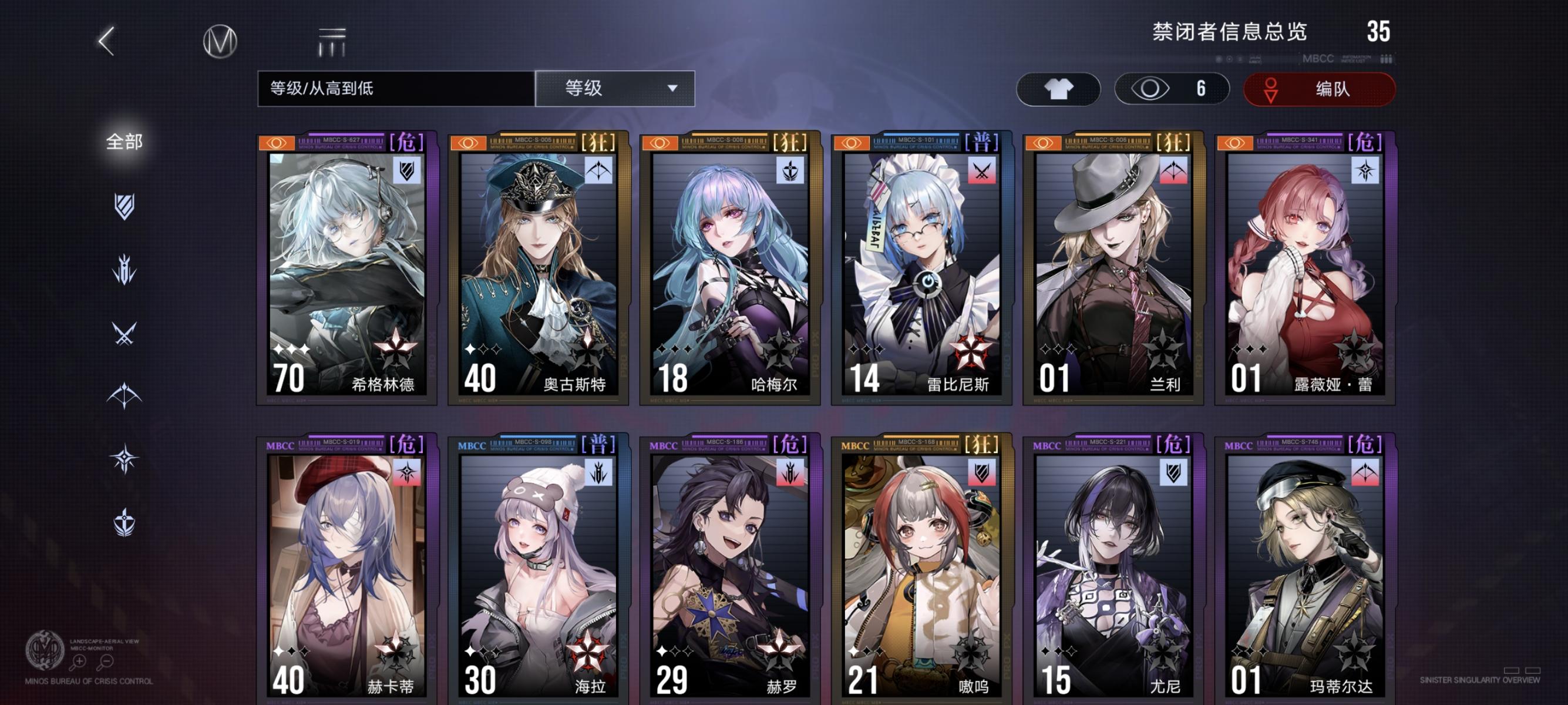
Task: Toggle 全部 filter in the sidebar
Action: click(125, 142)
